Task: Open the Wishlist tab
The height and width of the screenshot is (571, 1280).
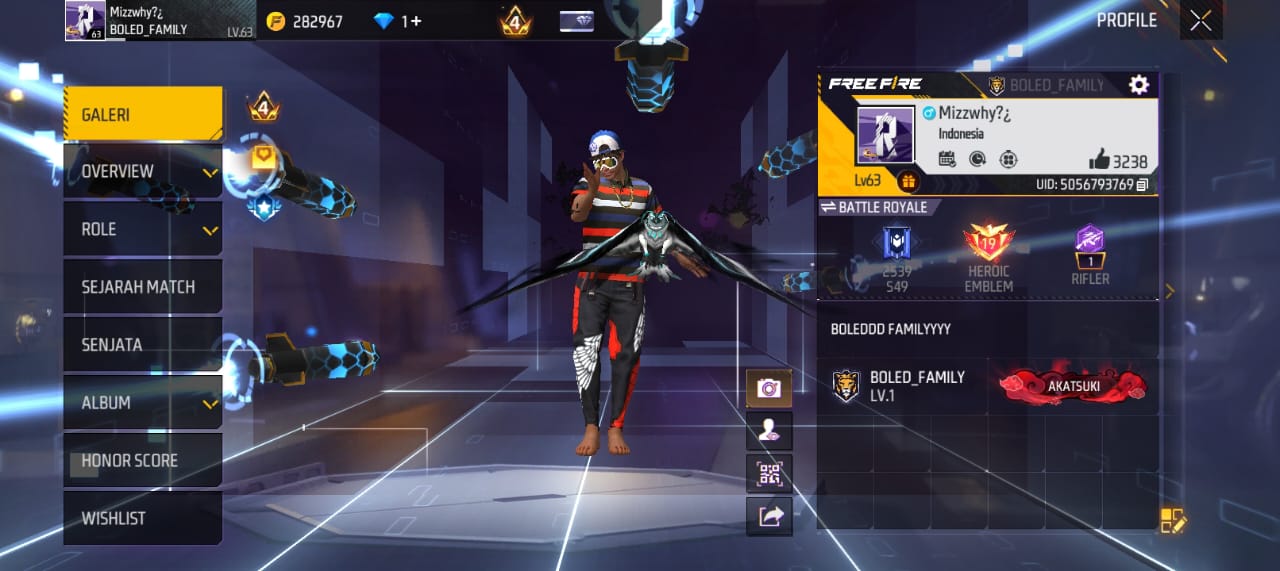Action: click(143, 518)
